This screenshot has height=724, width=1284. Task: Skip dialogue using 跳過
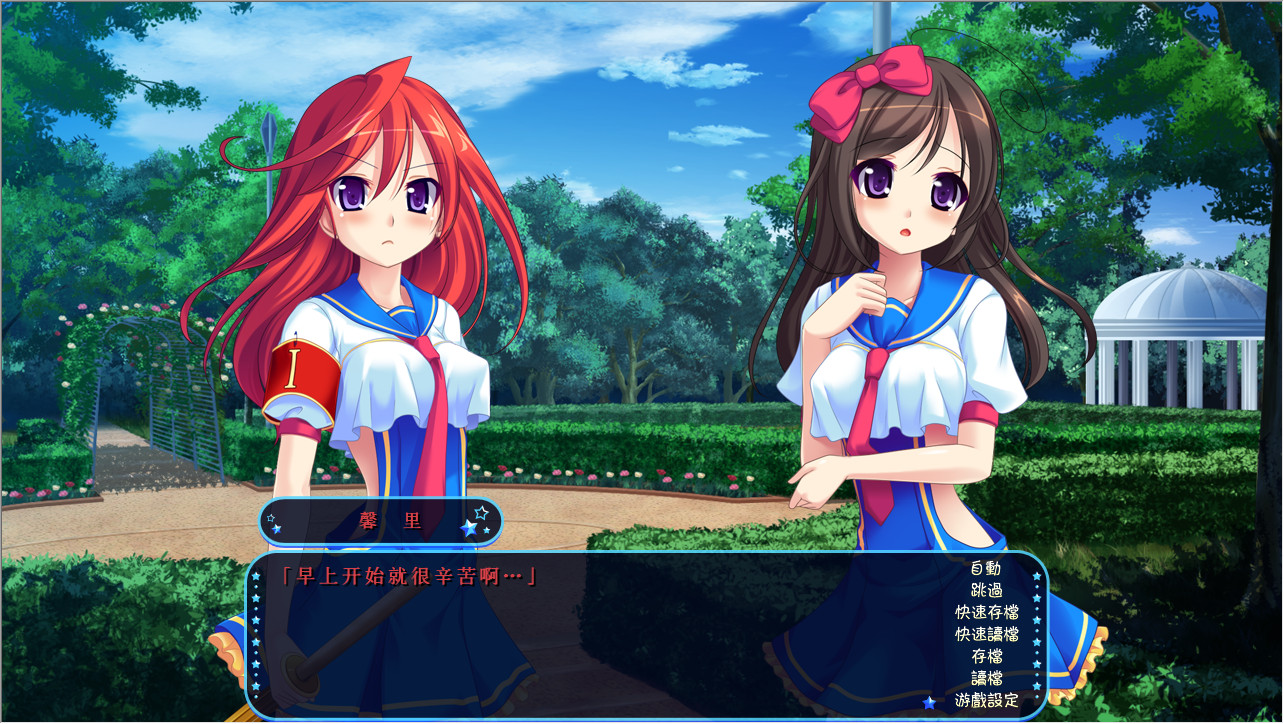[x=985, y=590]
